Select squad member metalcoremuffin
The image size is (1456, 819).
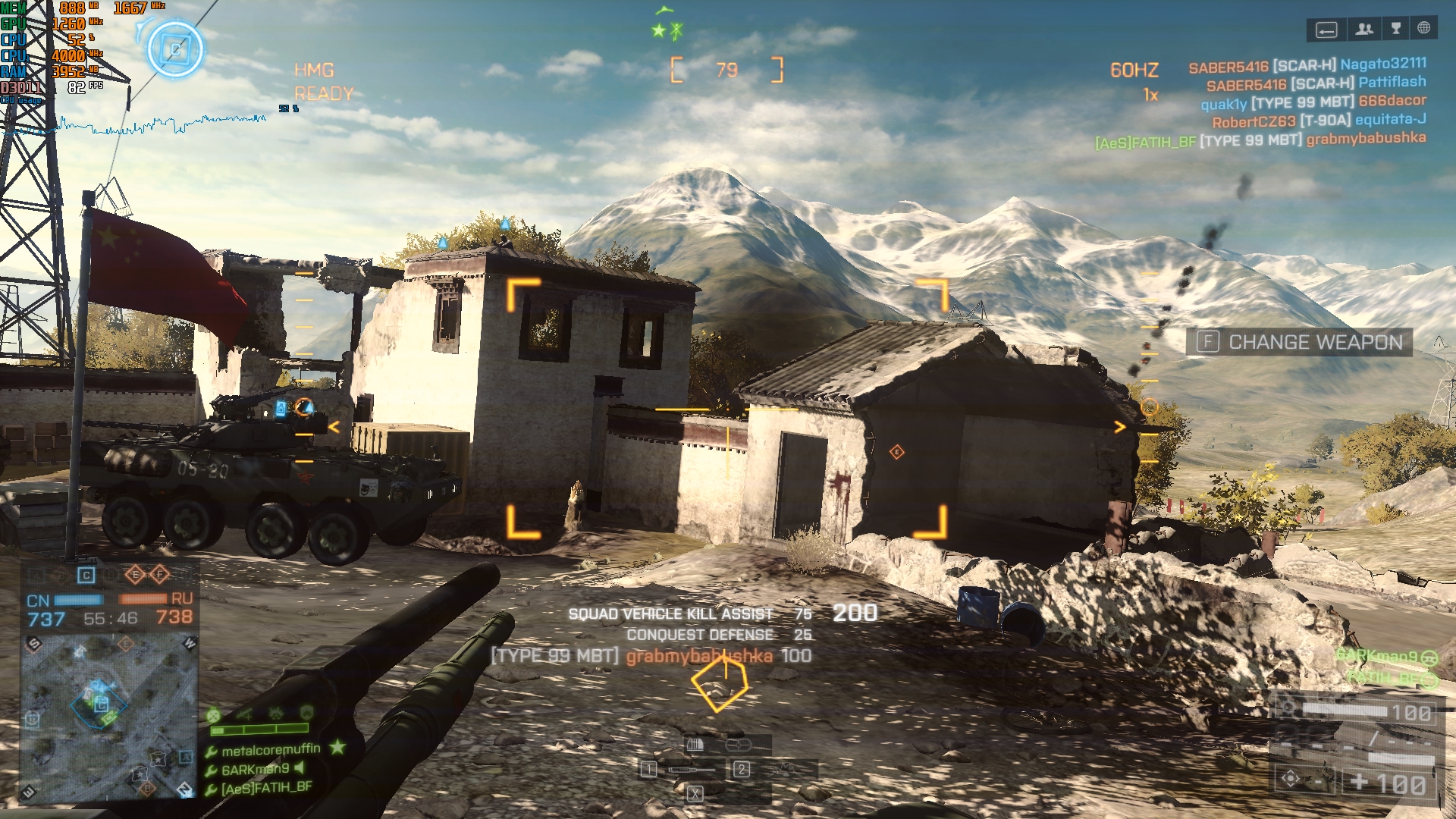[x=270, y=750]
